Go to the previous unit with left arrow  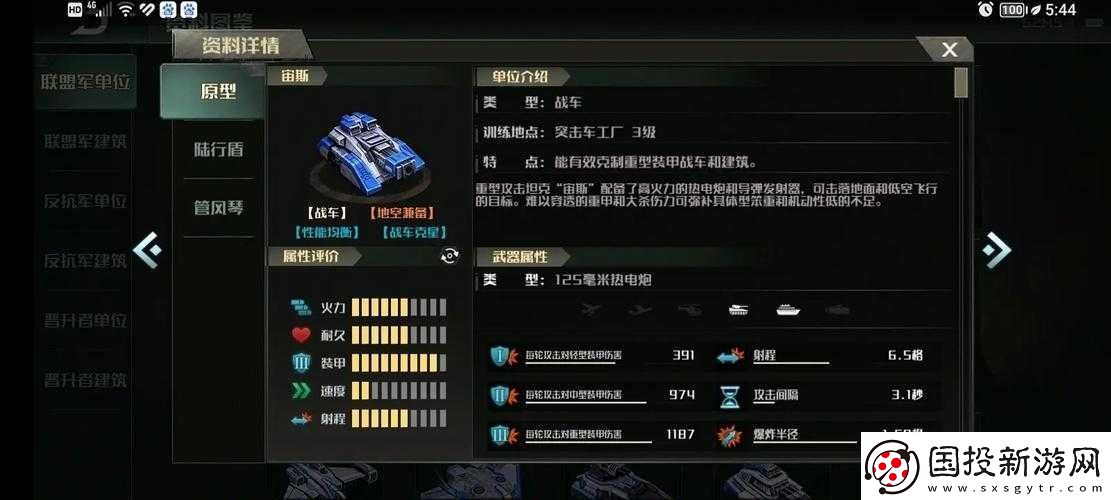[147, 249]
